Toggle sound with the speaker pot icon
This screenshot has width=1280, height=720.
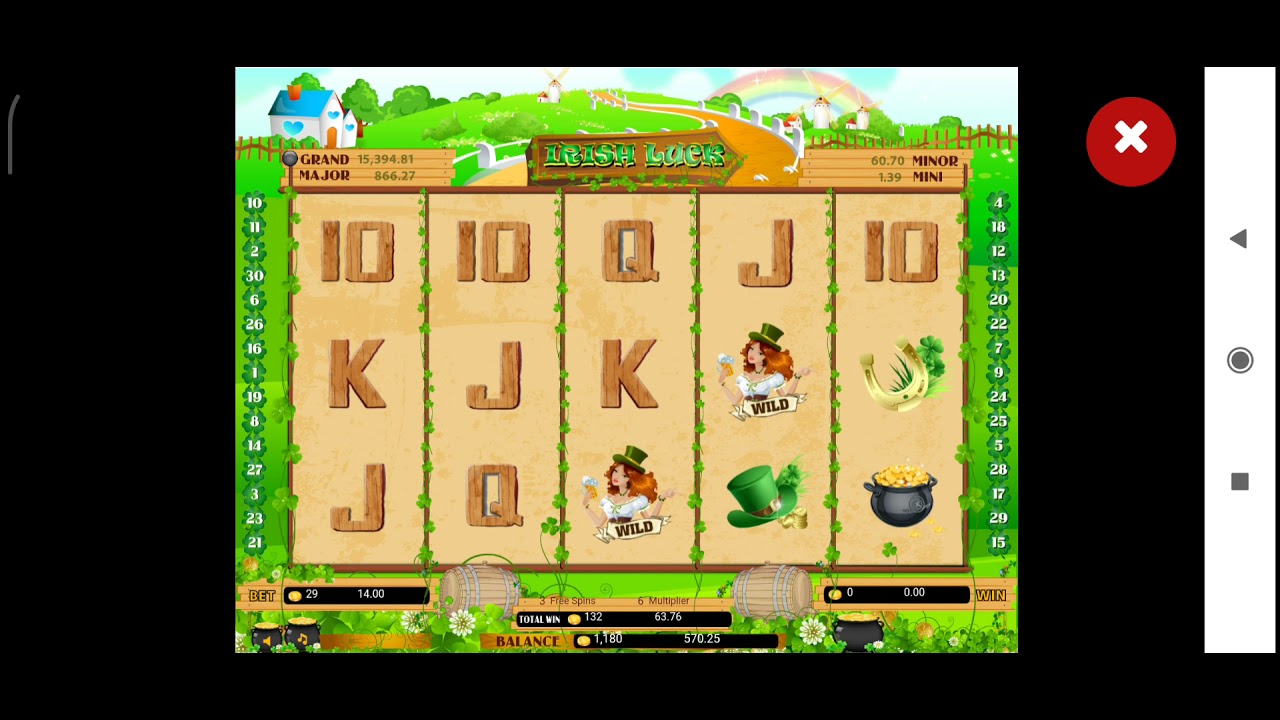tap(266, 636)
